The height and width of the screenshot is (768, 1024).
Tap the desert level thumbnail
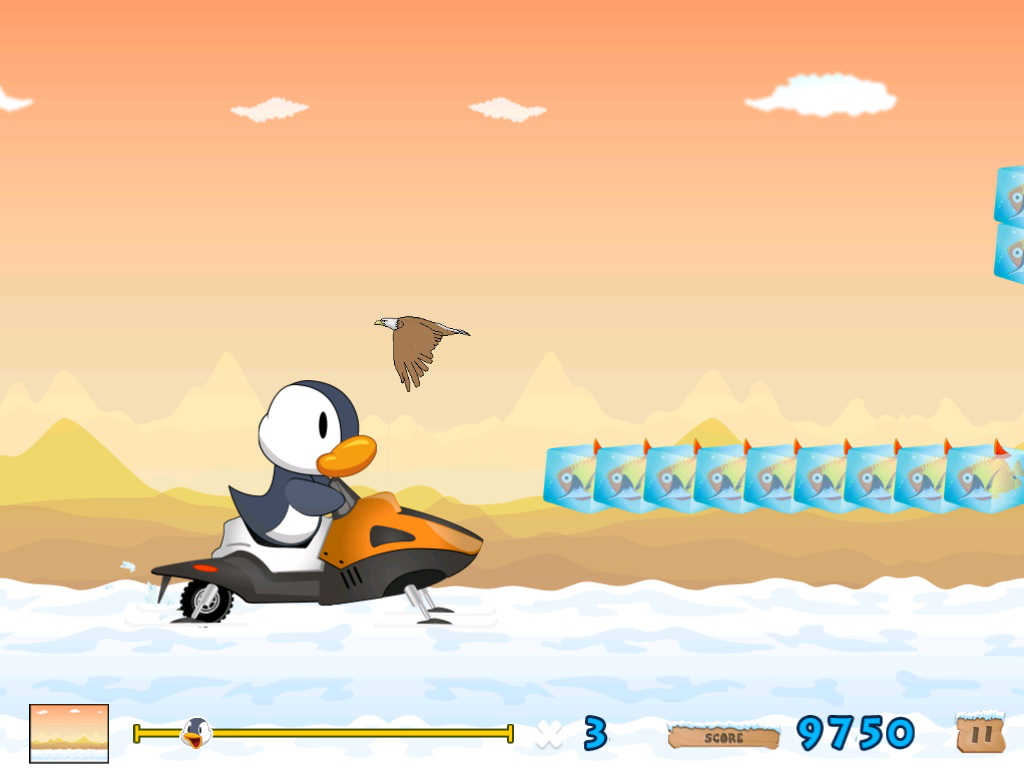click(x=69, y=733)
